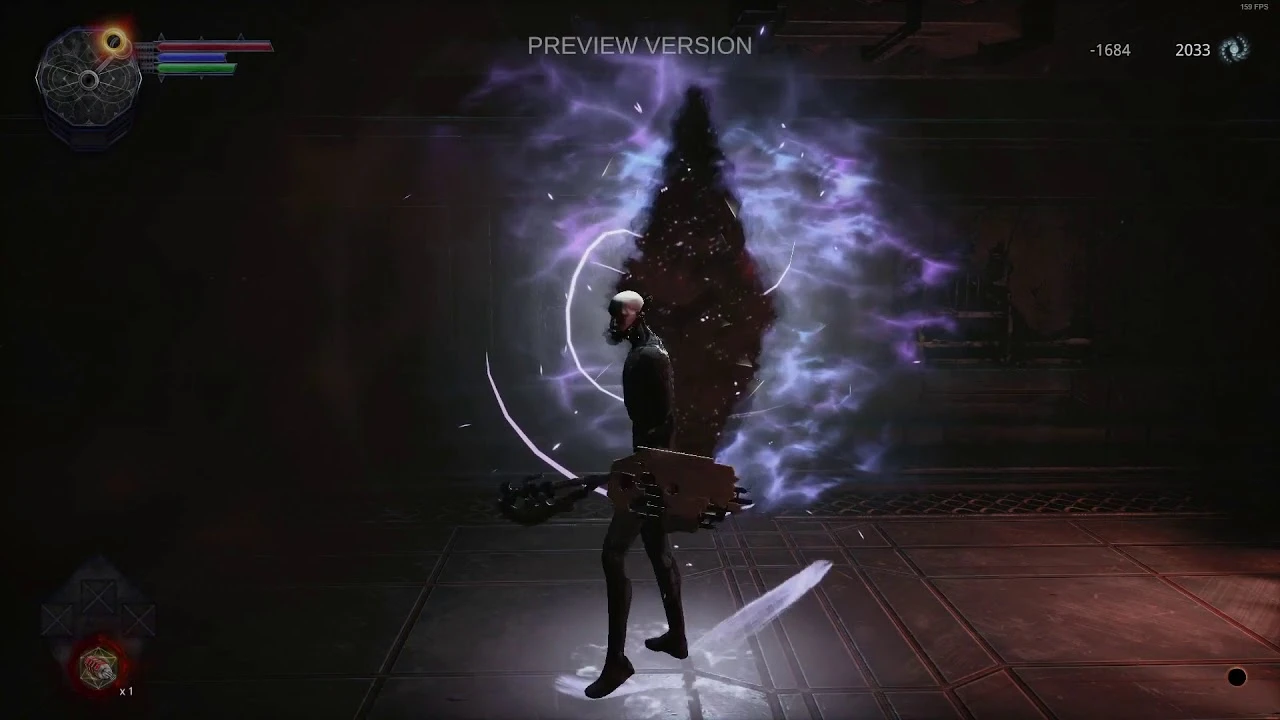Viewport: 1280px width, 720px height.
Task: Select the x 1 item count label
Action: 127,690
